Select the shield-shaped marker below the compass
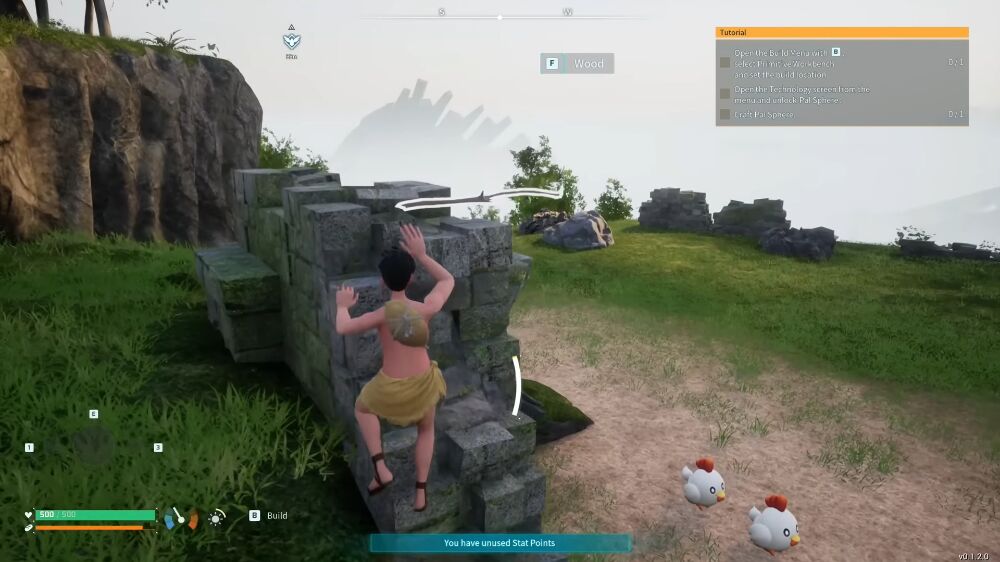The image size is (1000, 562). pyautogui.click(x=291, y=41)
